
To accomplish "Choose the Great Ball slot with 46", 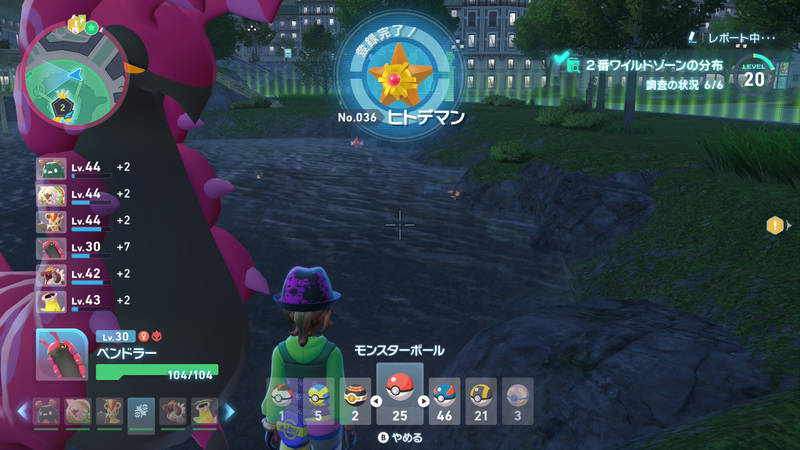I will click(x=444, y=400).
